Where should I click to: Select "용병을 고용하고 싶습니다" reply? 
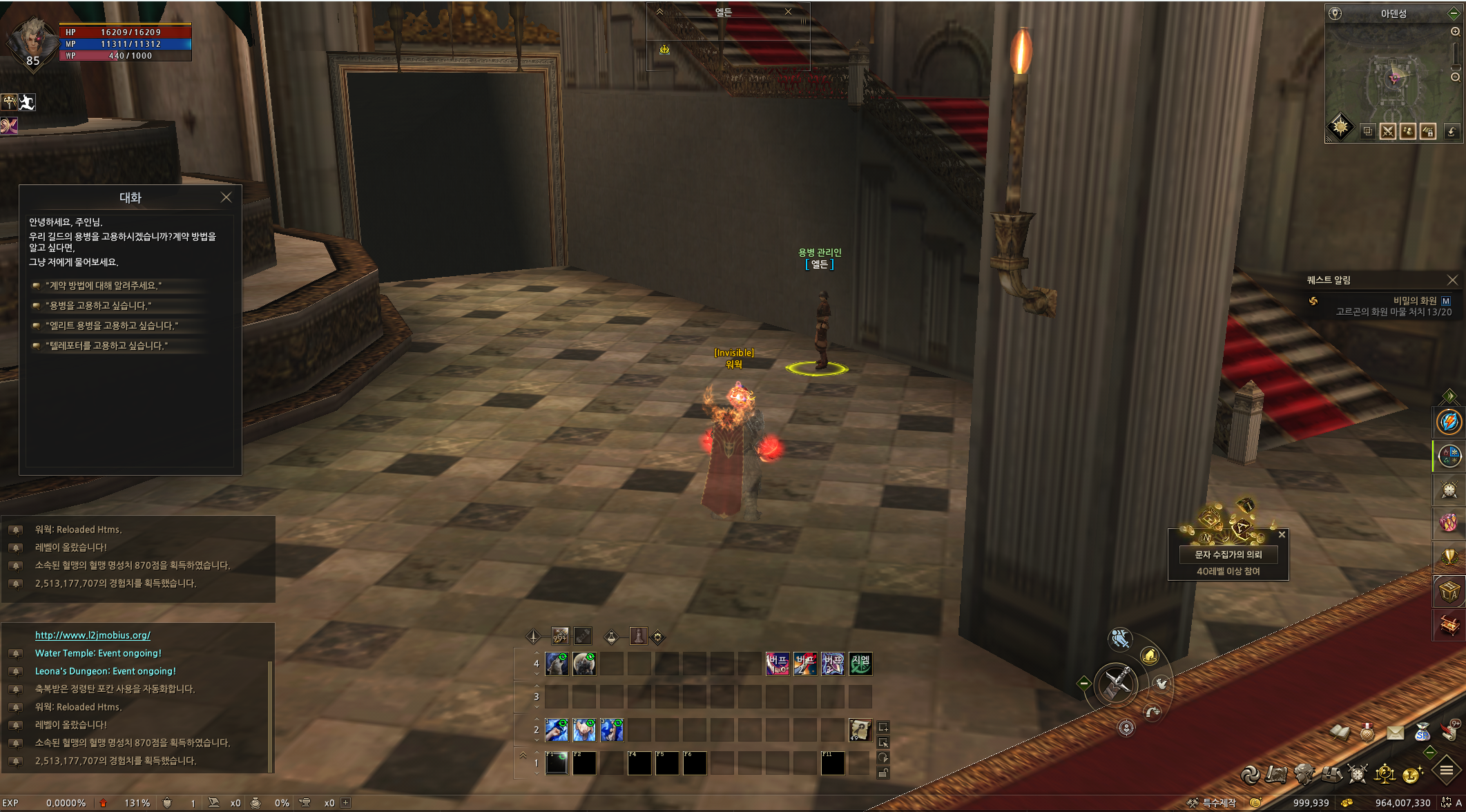[98, 306]
